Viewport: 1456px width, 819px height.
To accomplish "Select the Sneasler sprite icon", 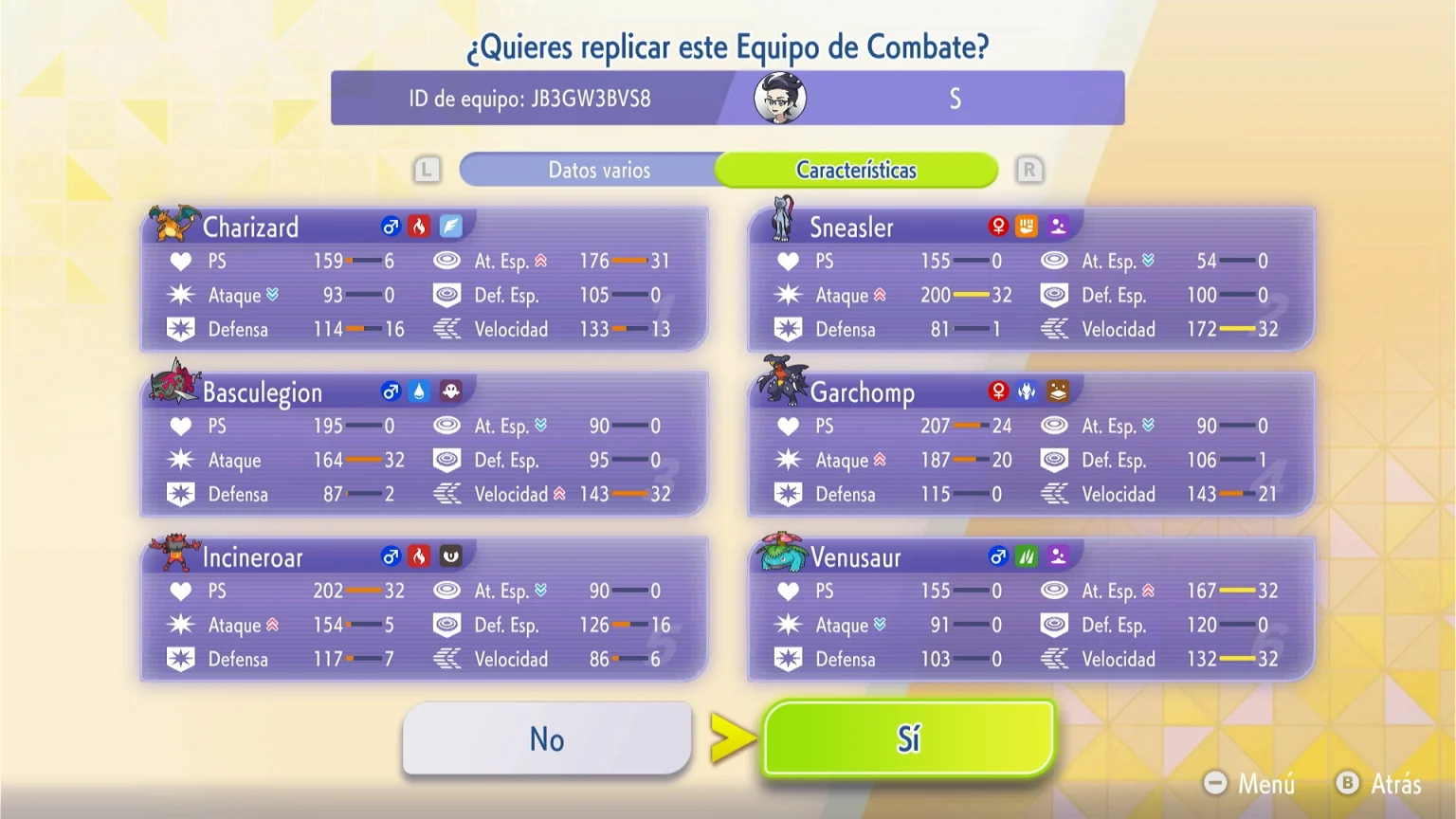I will point(782,220).
